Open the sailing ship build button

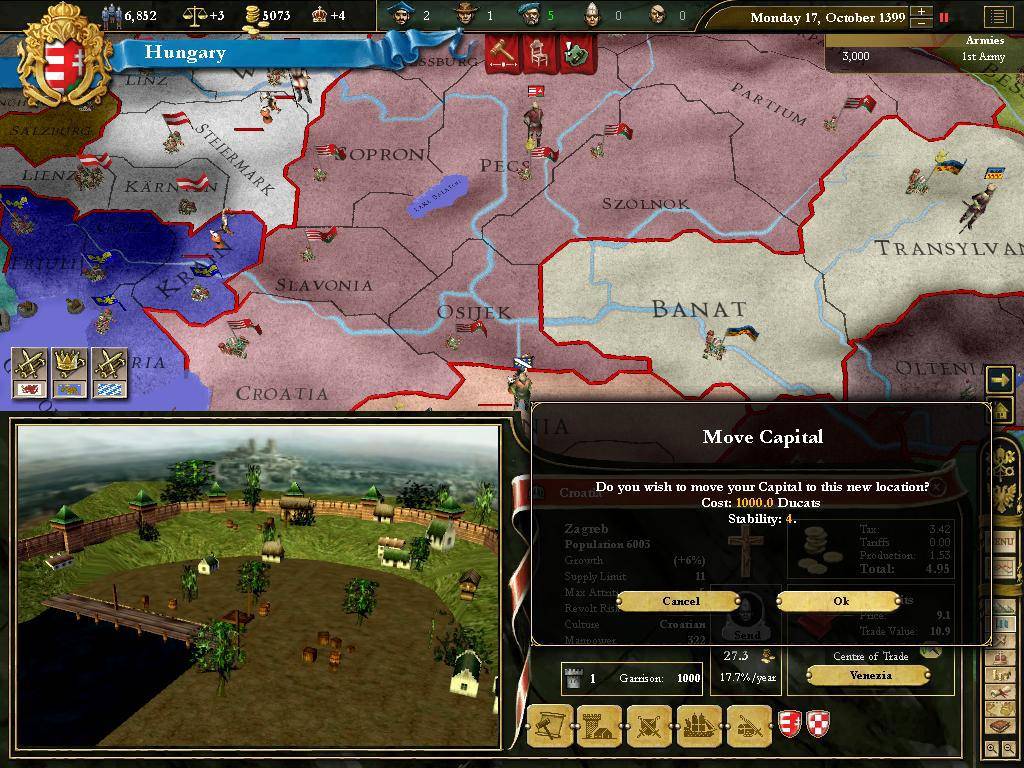click(698, 726)
